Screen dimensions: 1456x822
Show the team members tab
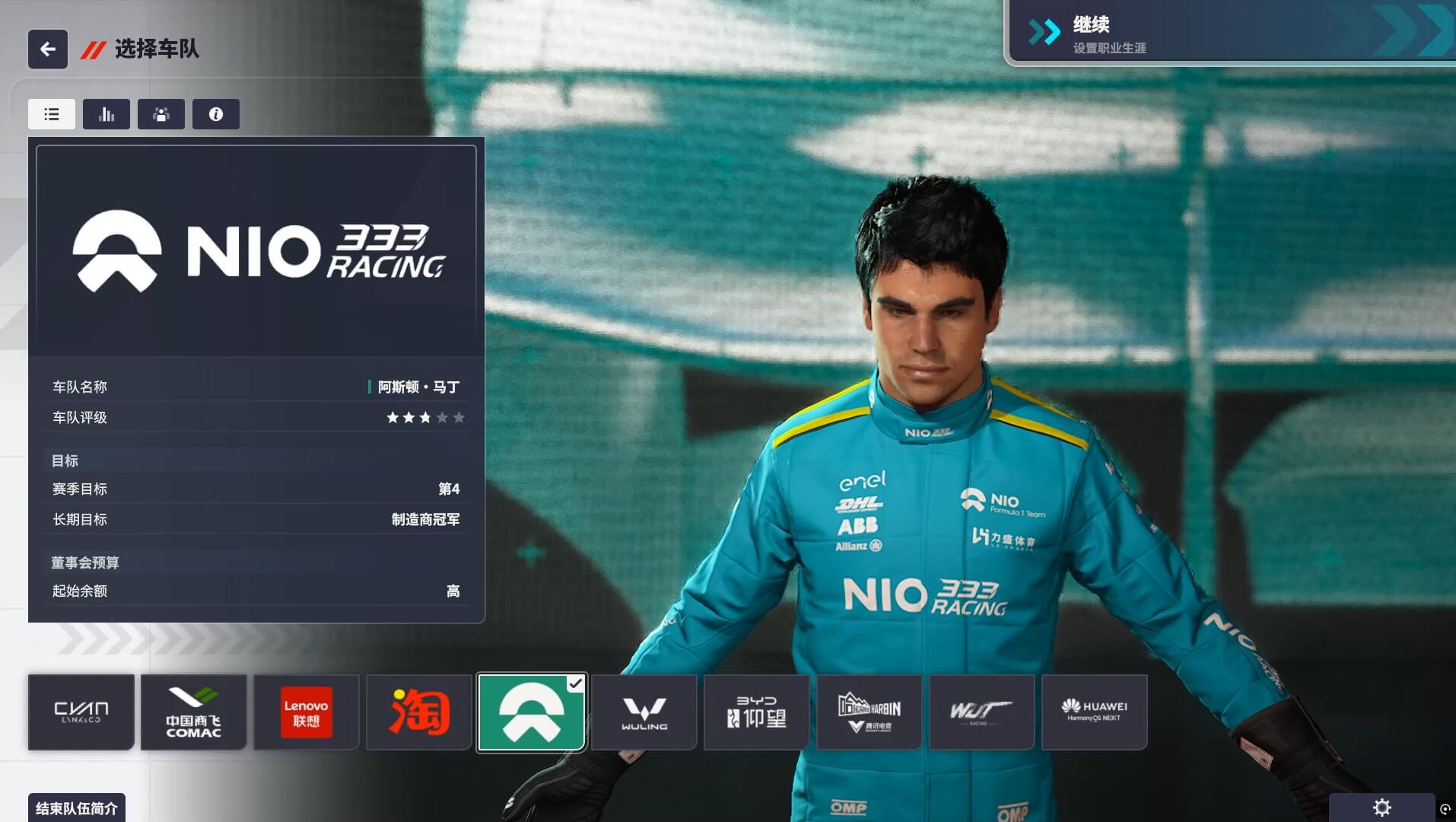pos(161,114)
